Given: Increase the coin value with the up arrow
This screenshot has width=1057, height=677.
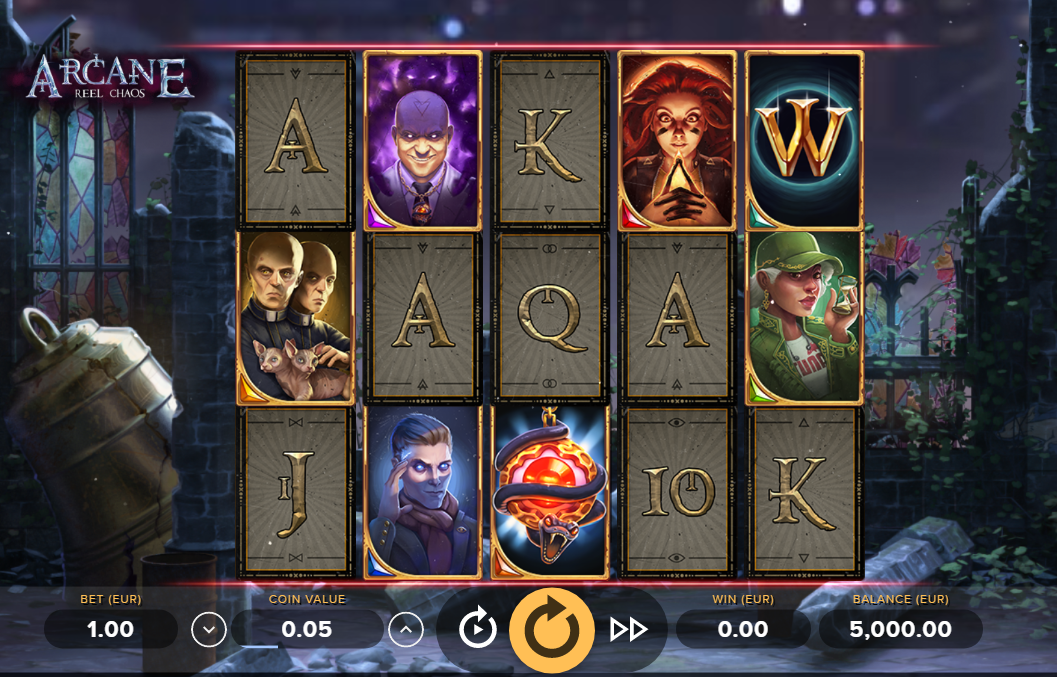Looking at the screenshot, I should click(x=405, y=629).
